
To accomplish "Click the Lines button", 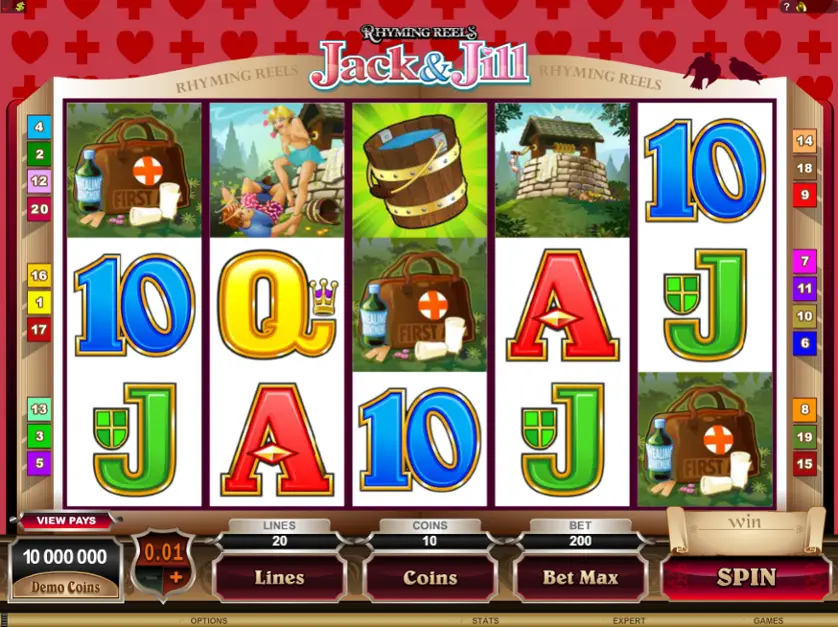I will tap(279, 577).
